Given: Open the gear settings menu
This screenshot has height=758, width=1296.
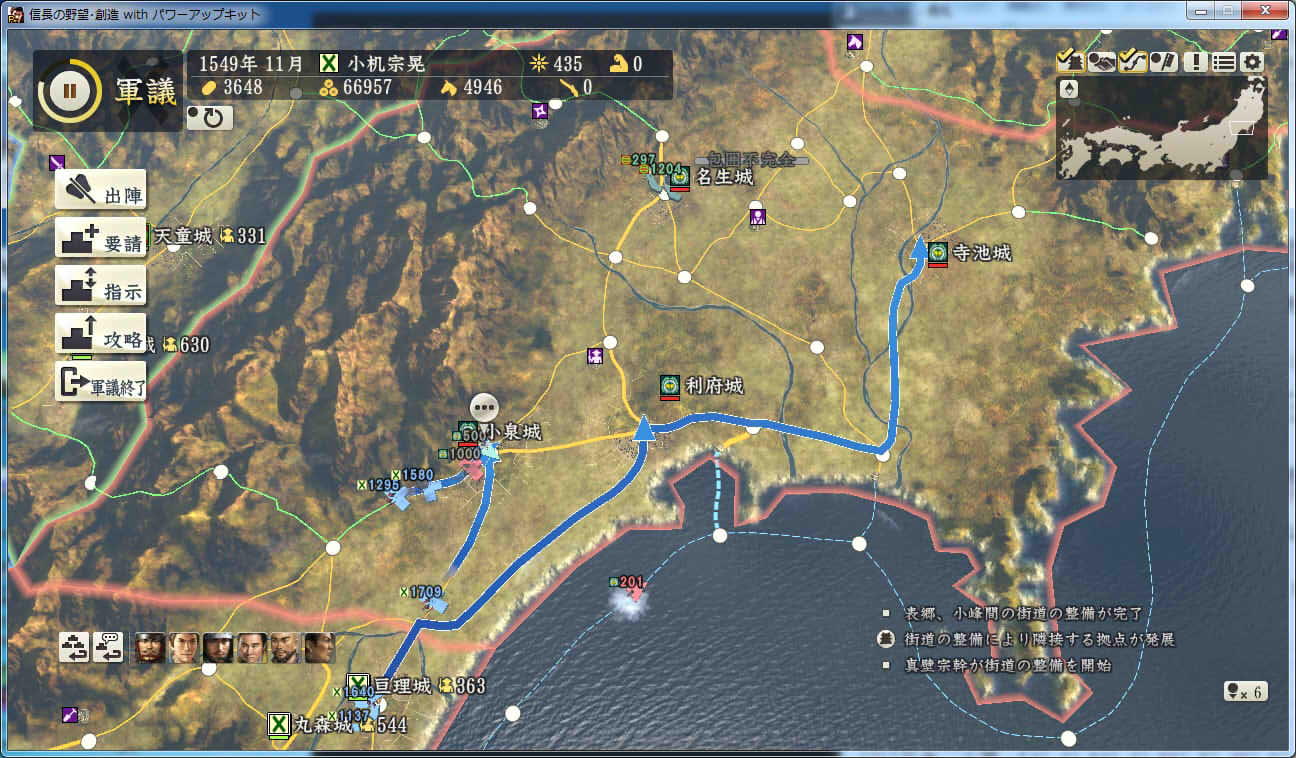Looking at the screenshot, I should 1253,62.
